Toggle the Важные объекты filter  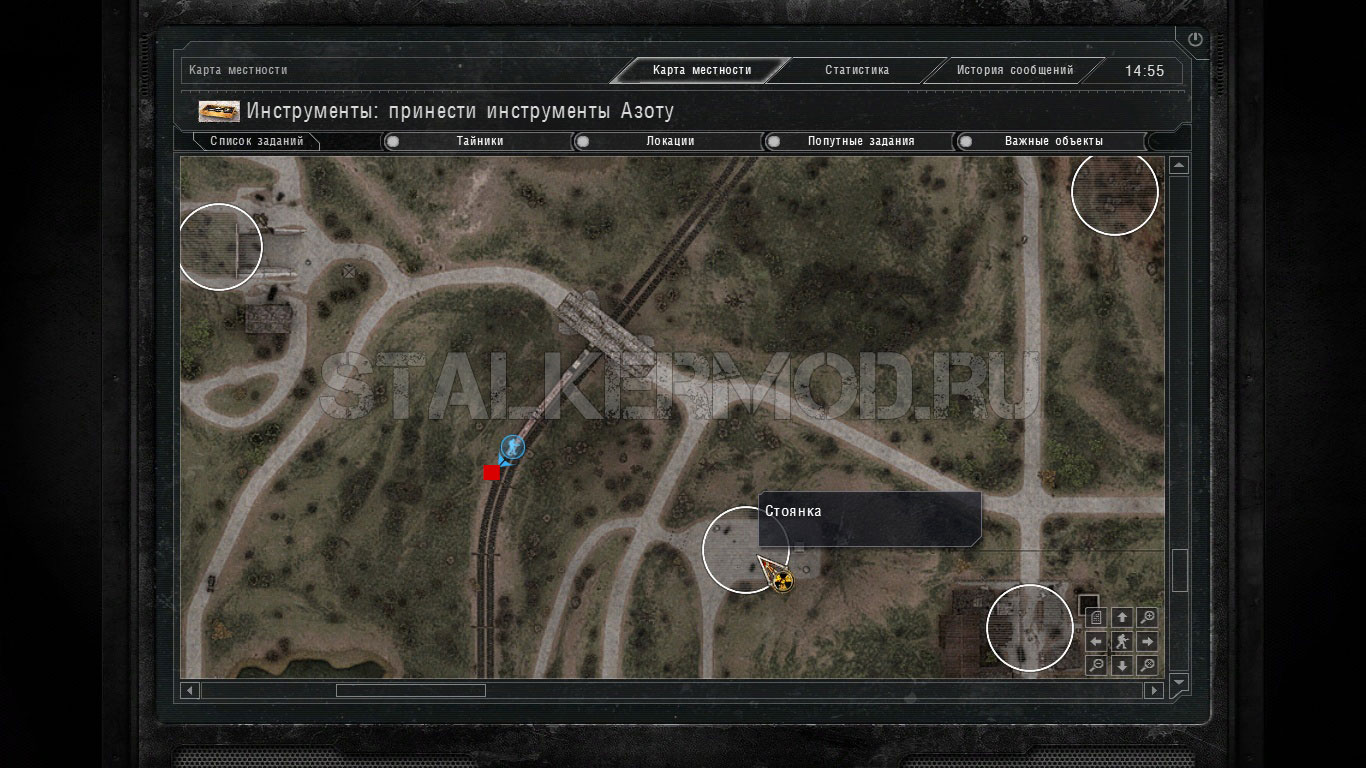coord(1053,141)
